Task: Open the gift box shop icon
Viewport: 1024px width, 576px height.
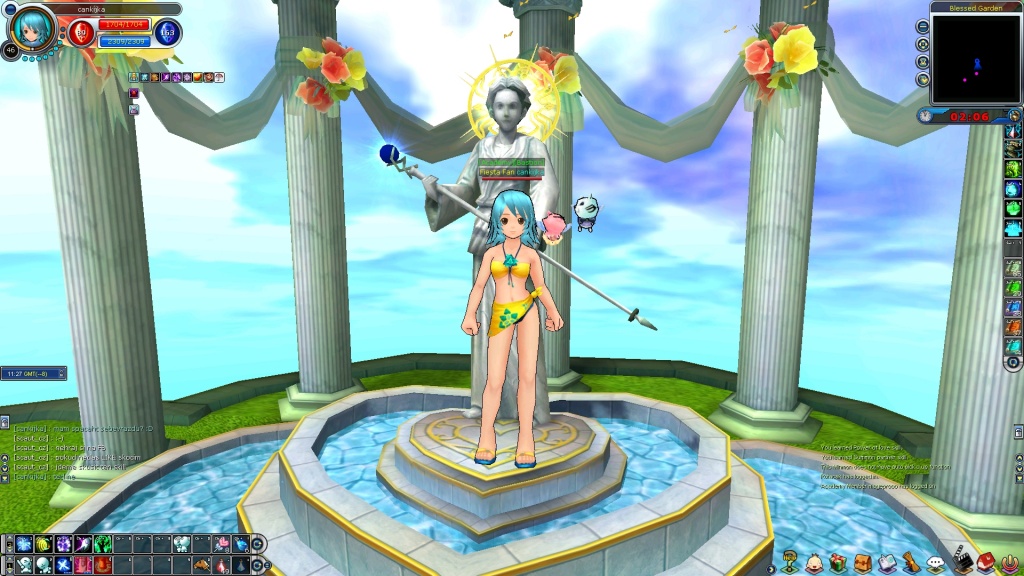Action: pos(838,563)
